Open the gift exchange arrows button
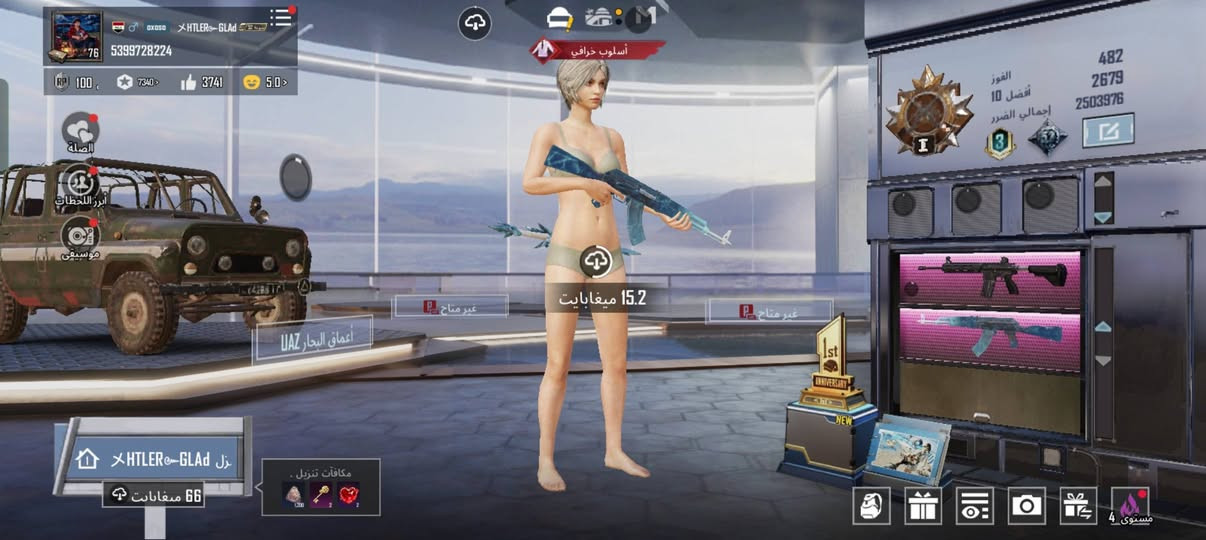The height and width of the screenshot is (540, 1206). coord(1078,505)
